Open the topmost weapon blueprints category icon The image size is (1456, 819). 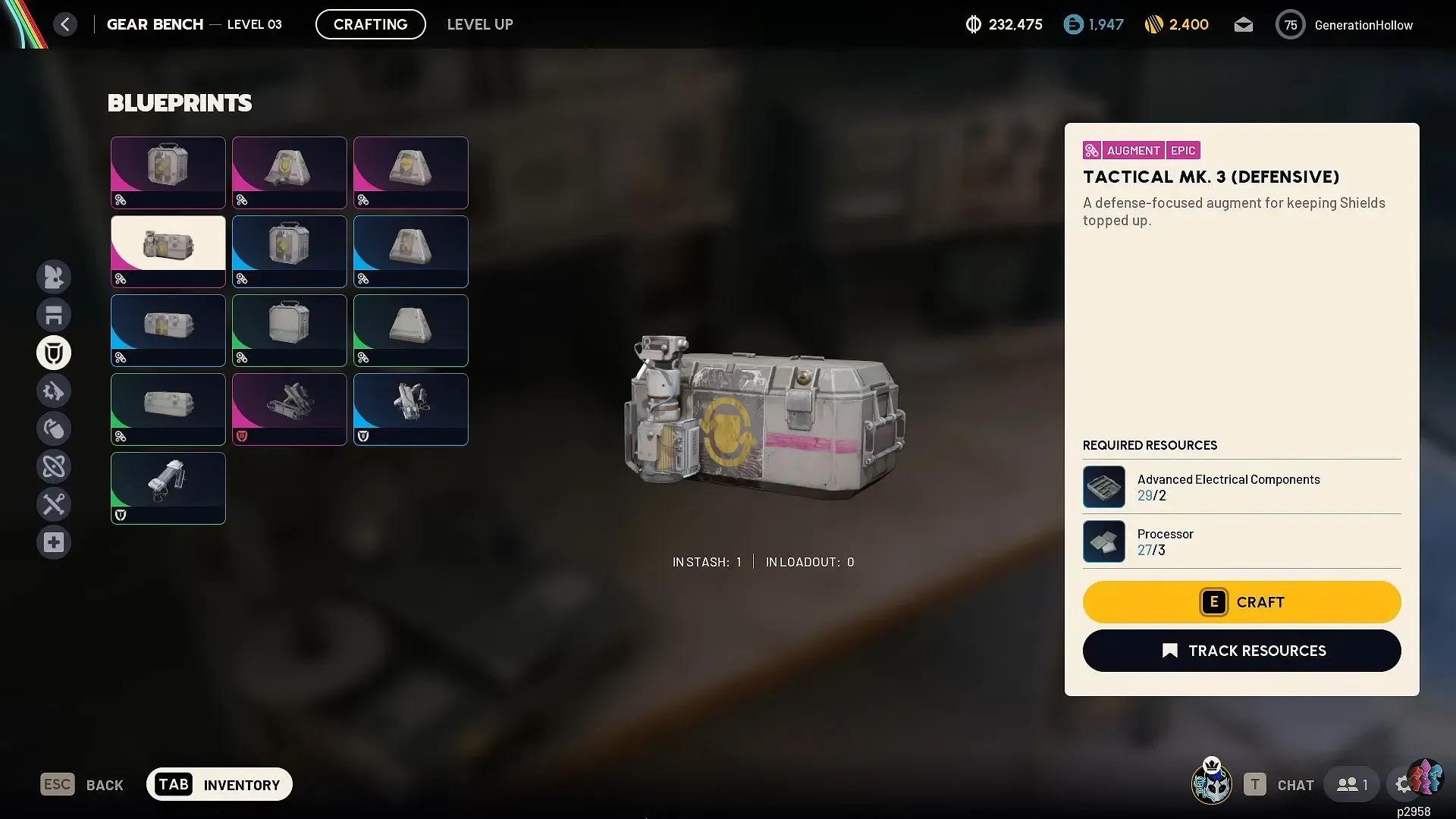point(54,276)
